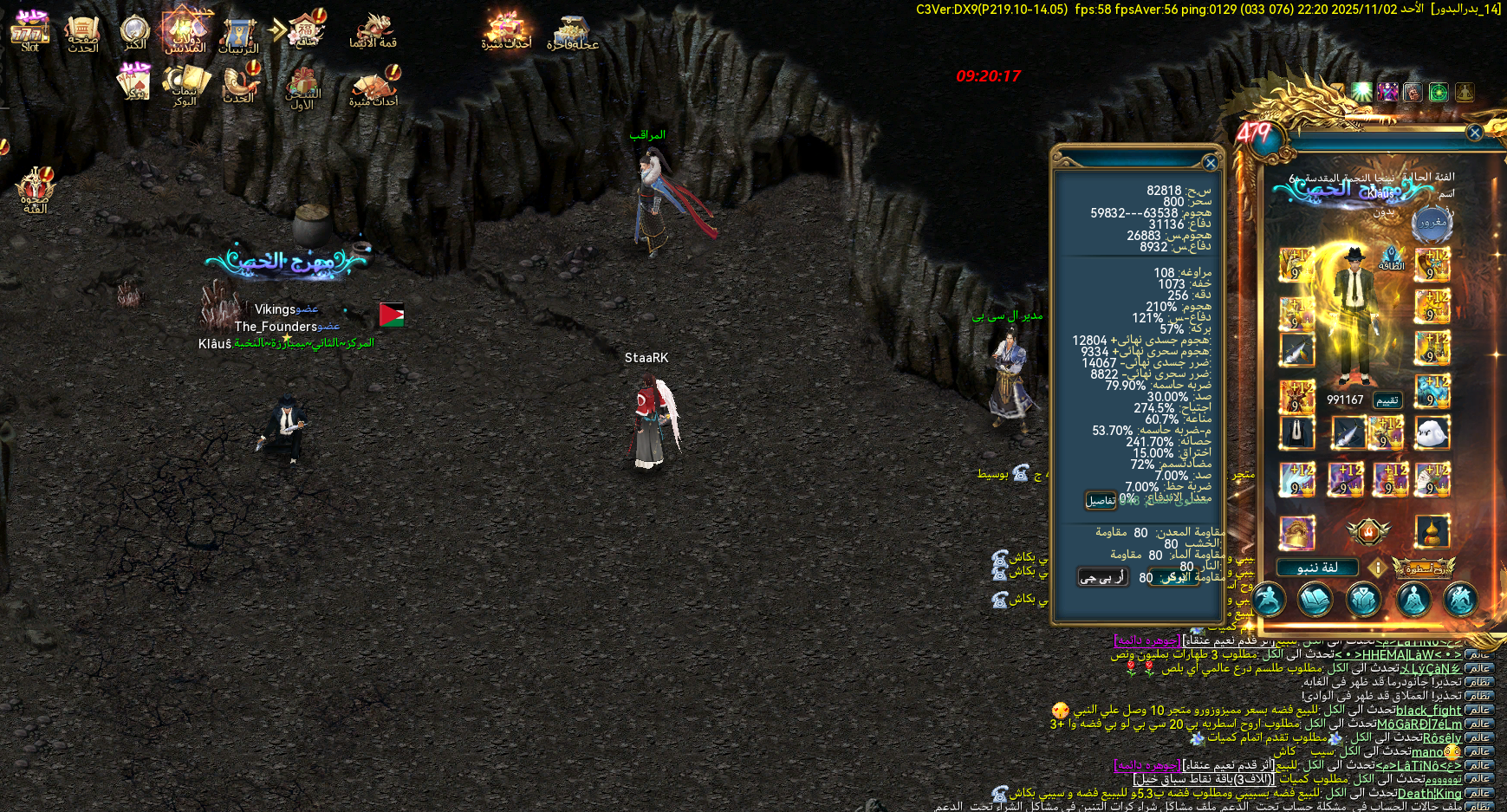This screenshot has width=1507, height=812.
Task: Open the rankings trophy banner
Action: point(238,35)
